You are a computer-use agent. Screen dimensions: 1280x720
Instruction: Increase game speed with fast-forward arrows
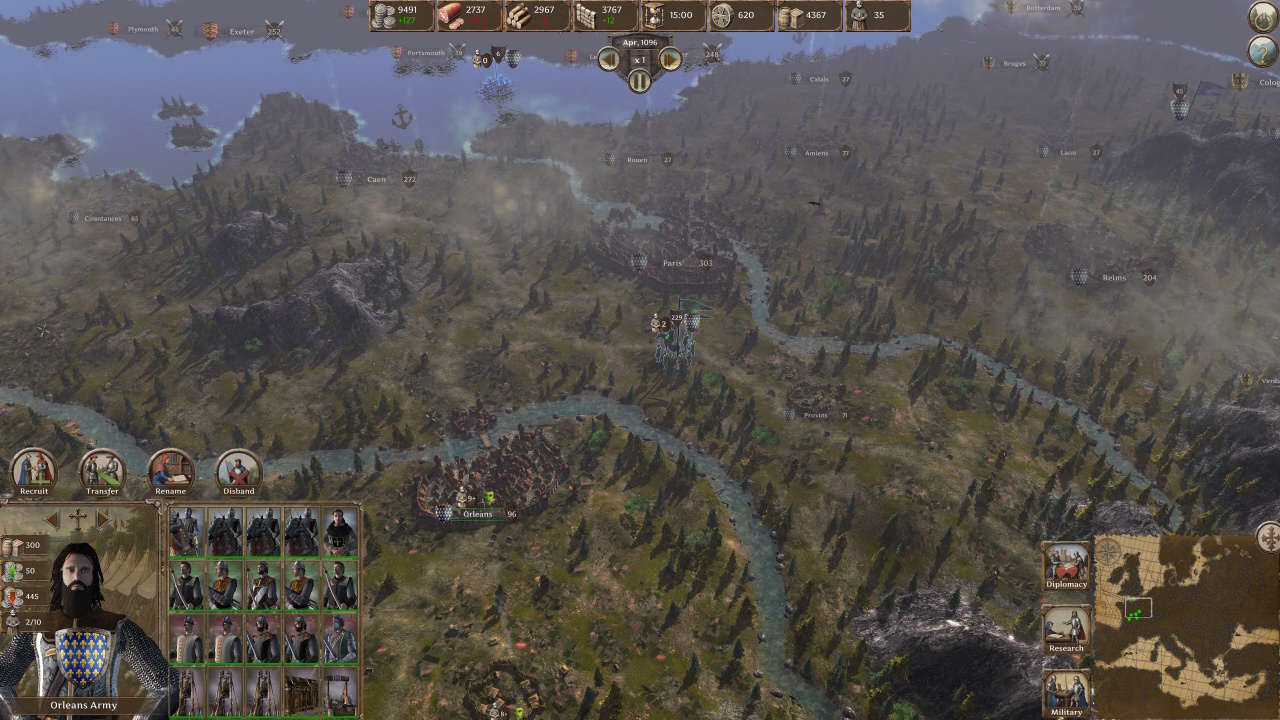point(670,59)
